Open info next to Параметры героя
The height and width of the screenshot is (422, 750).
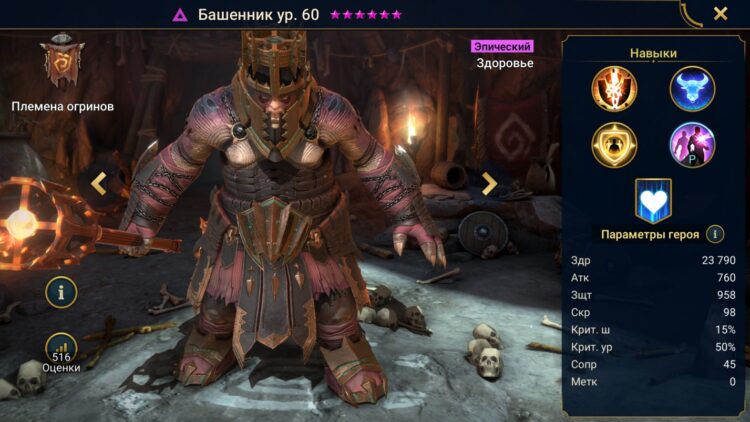(x=715, y=234)
